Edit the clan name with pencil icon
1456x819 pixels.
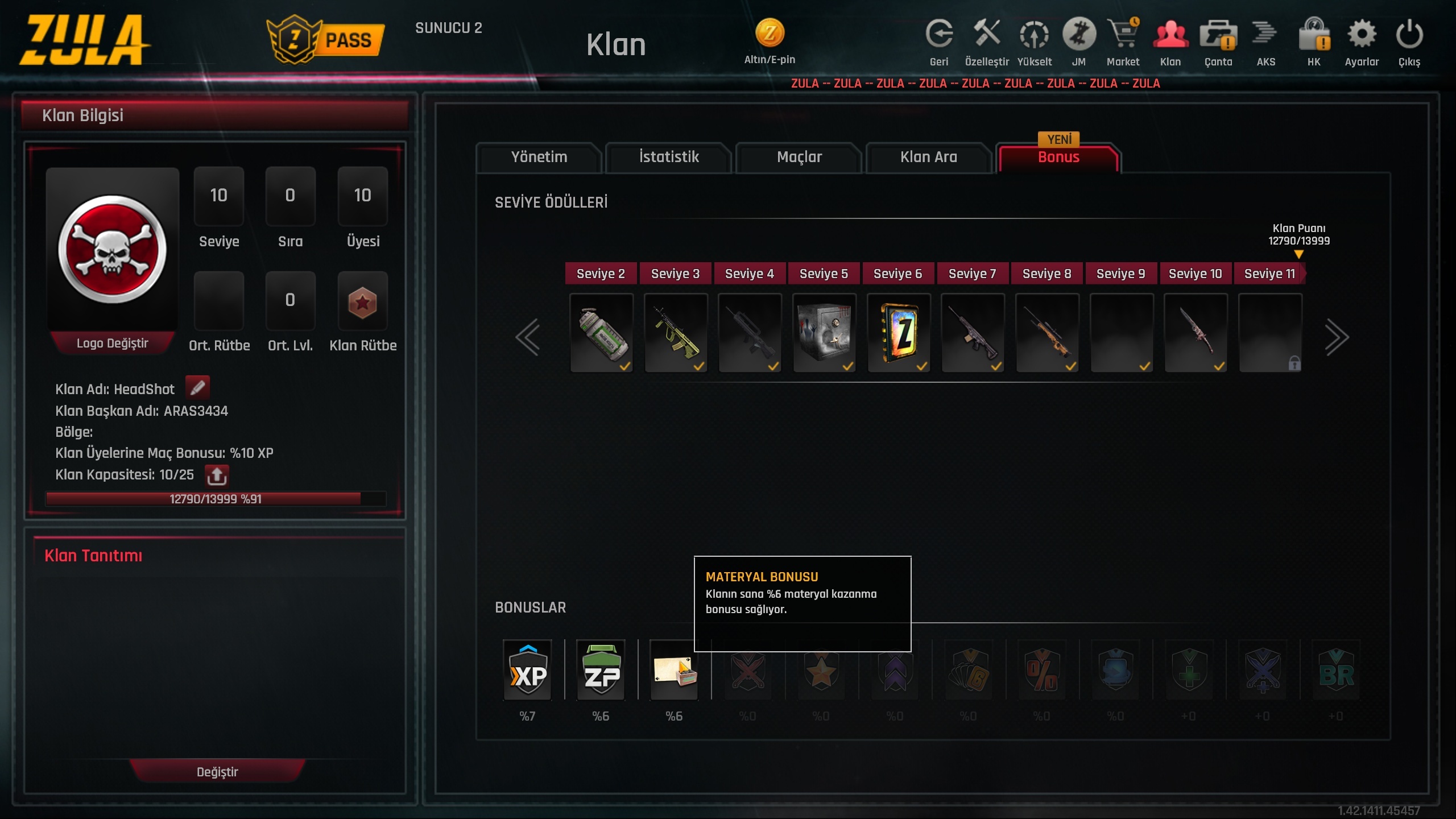point(197,388)
